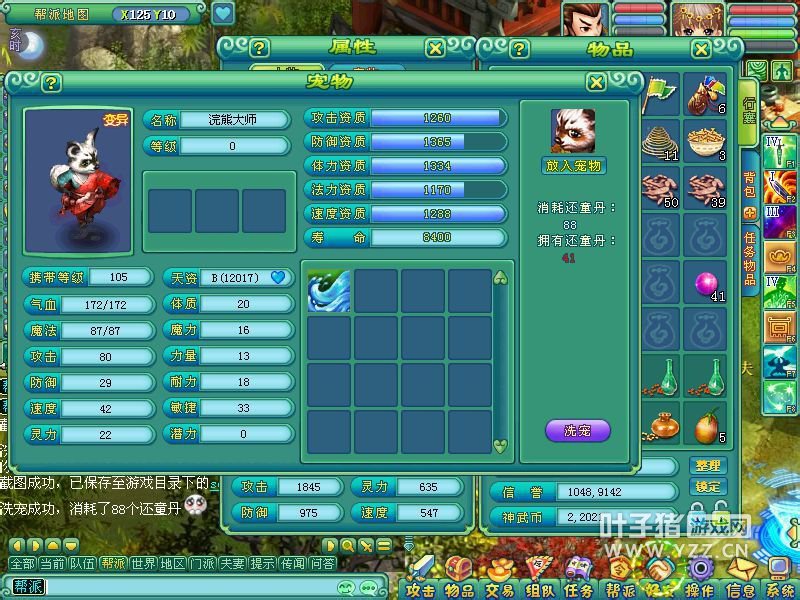Image resolution: width=800 pixels, height=600 pixels.
Task: Close the 属性 attributes window
Action: (435, 48)
